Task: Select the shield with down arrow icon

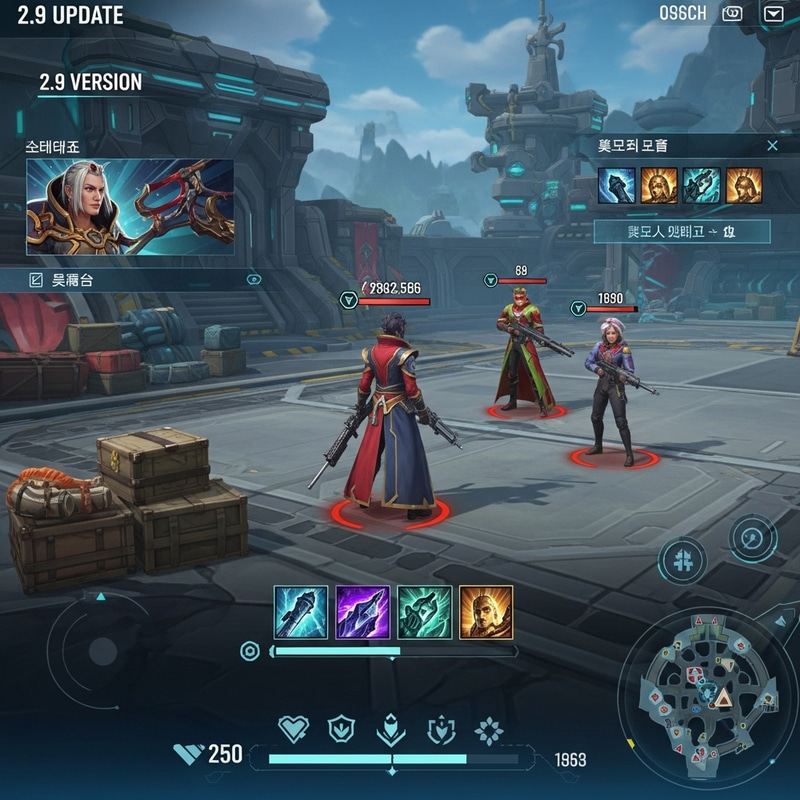Action: [x=343, y=730]
